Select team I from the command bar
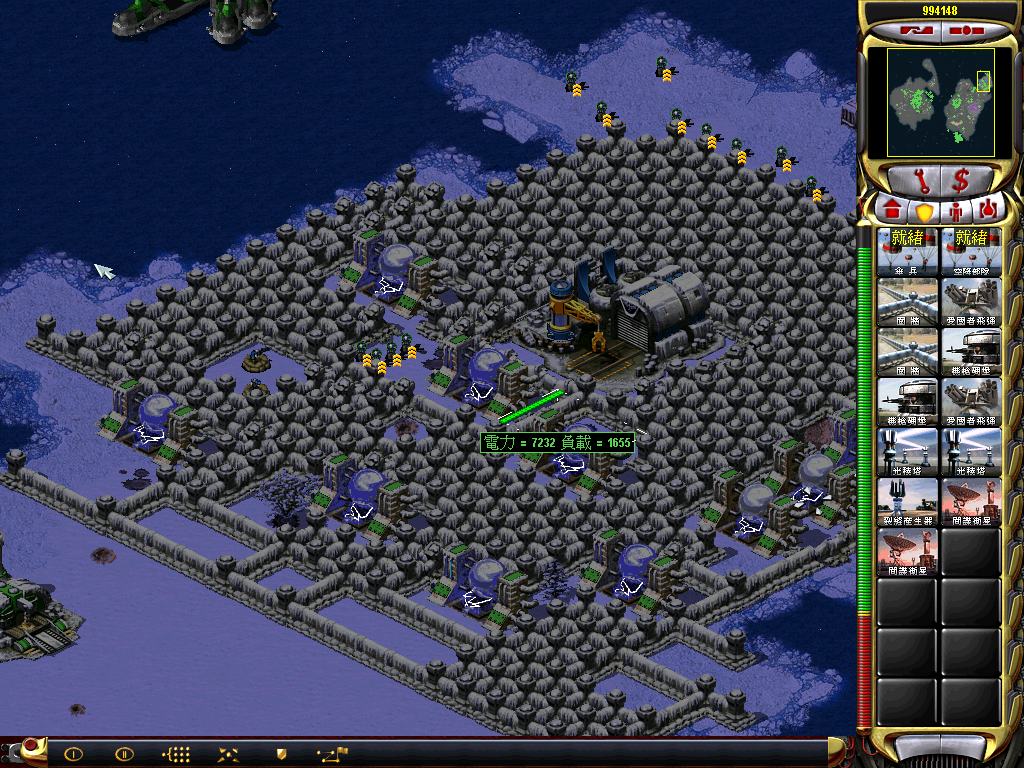This screenshot has width=1024, height=768. point(73,754)
